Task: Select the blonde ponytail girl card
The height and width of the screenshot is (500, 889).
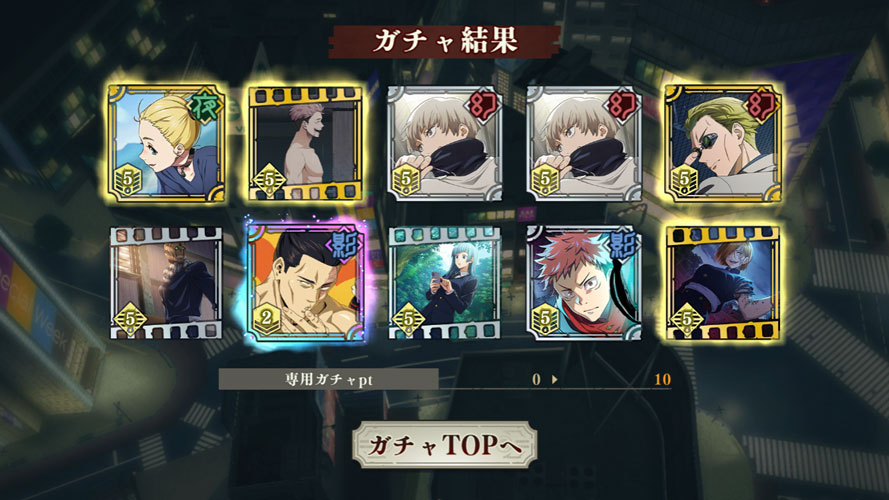Action: [x=165, y=143]
